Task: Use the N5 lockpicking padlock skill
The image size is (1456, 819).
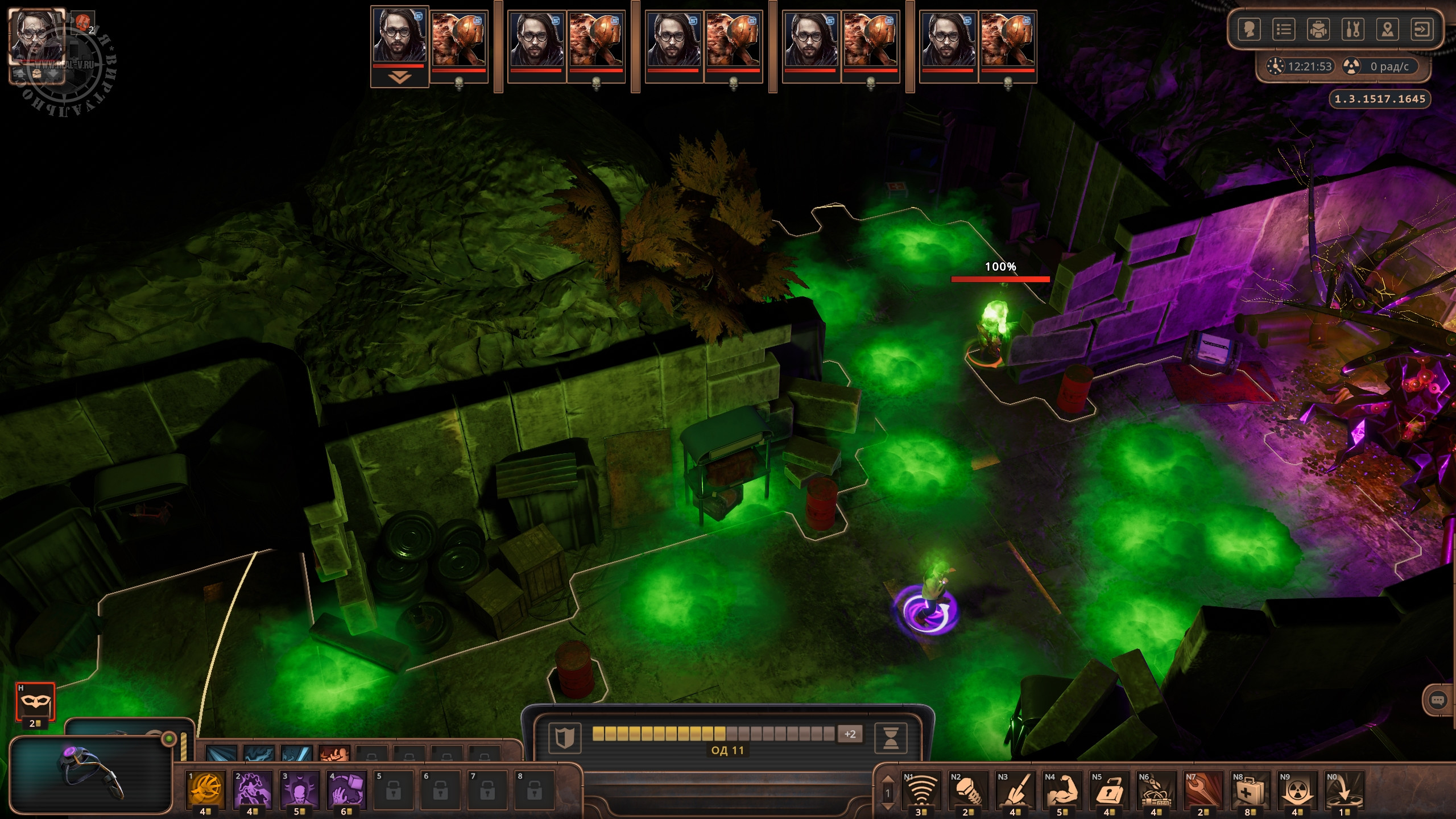Action: point(1109,789)
